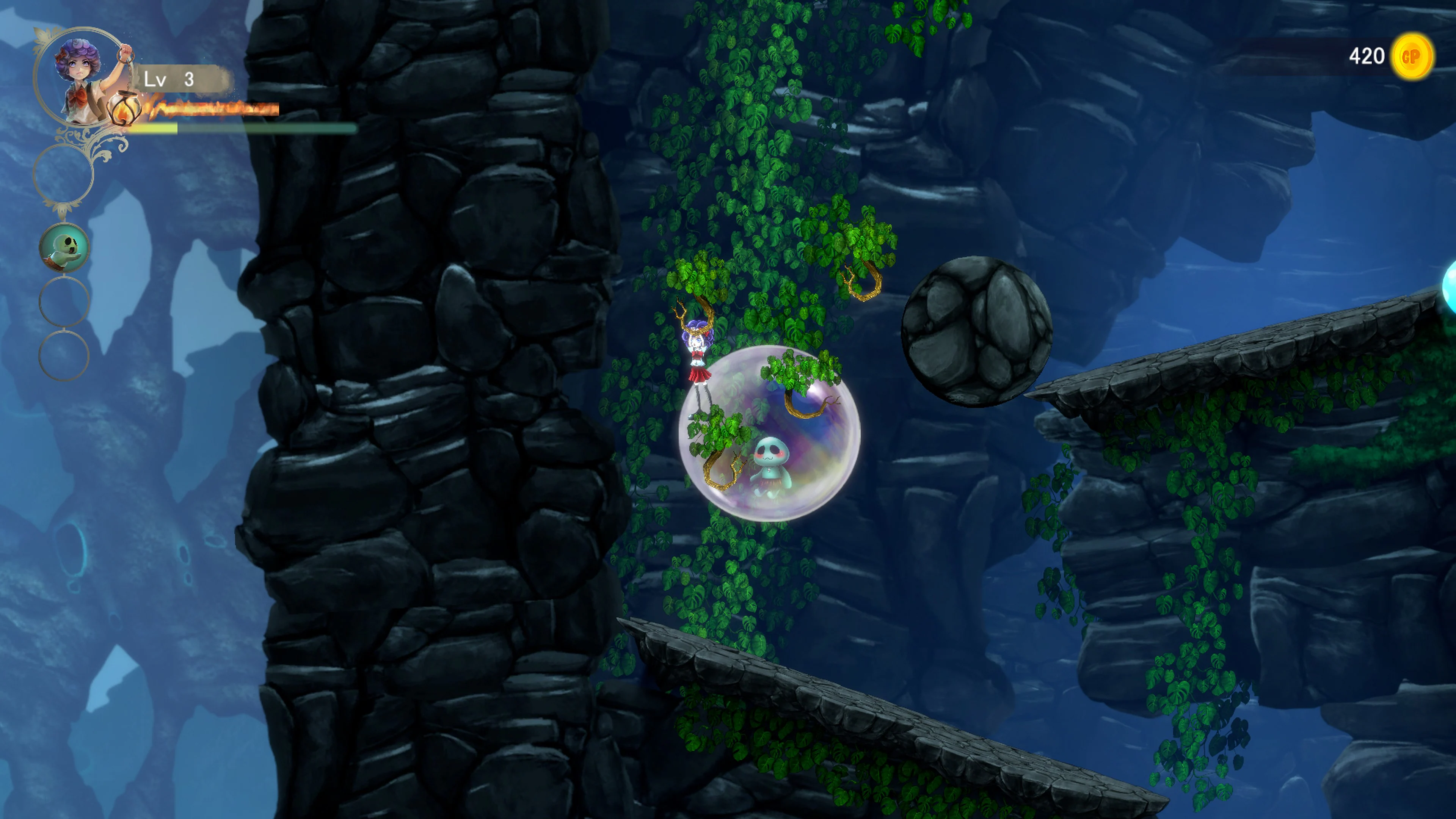Select the Lv 3 label

coord(169,80)
